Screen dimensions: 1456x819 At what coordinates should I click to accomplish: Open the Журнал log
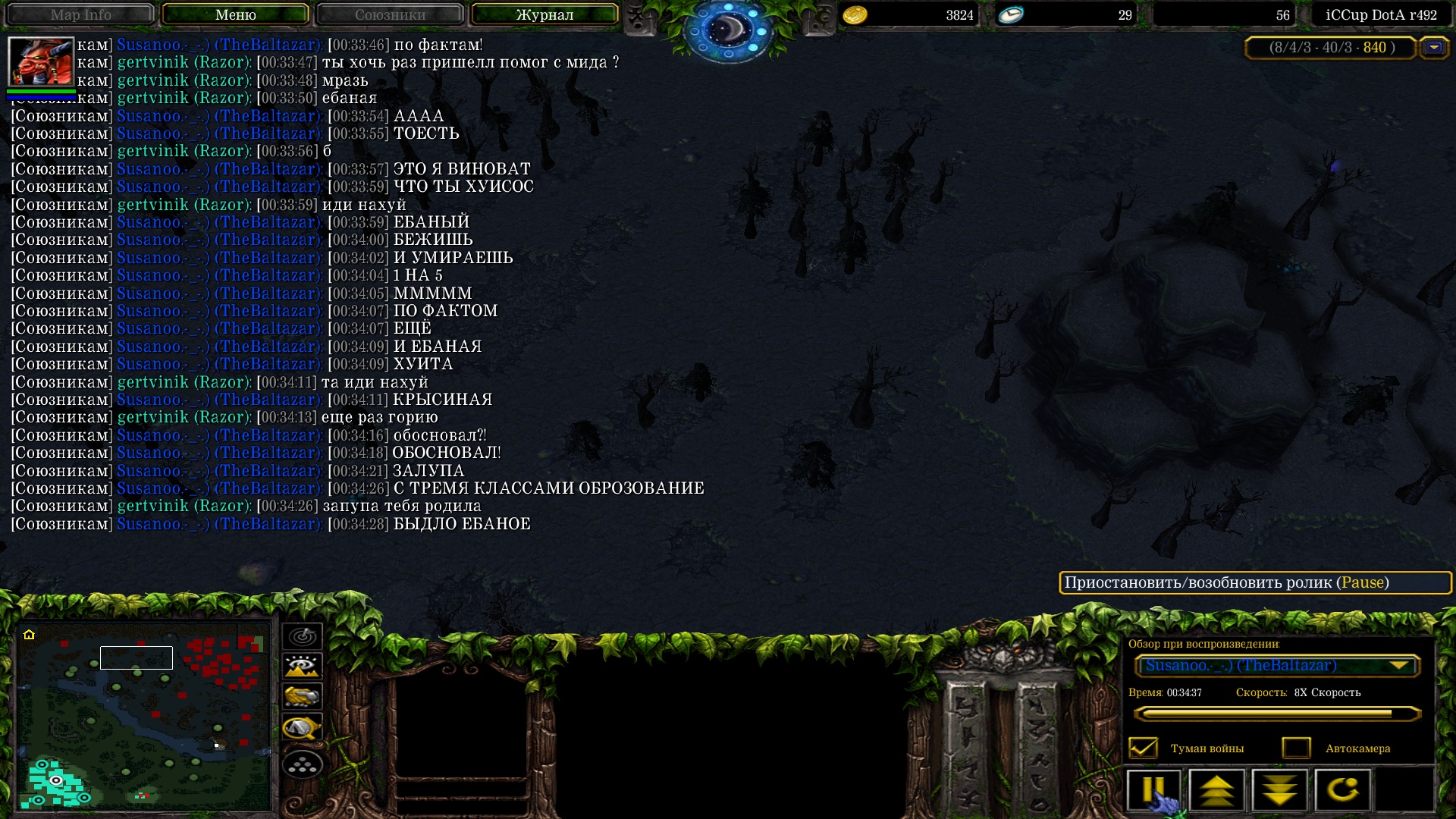(544, 14)
